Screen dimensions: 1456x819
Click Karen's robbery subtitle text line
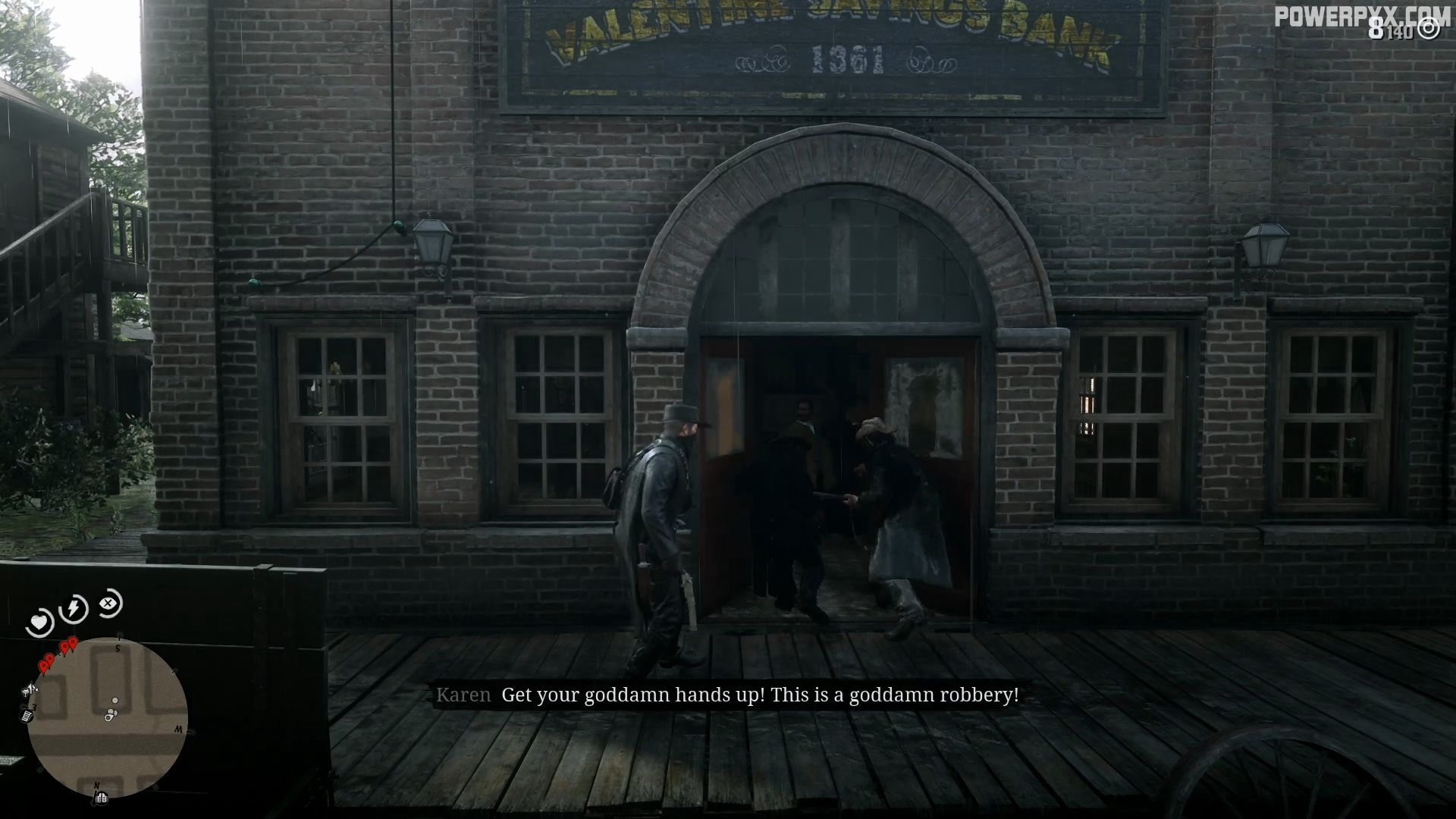(x=762, y=694)
